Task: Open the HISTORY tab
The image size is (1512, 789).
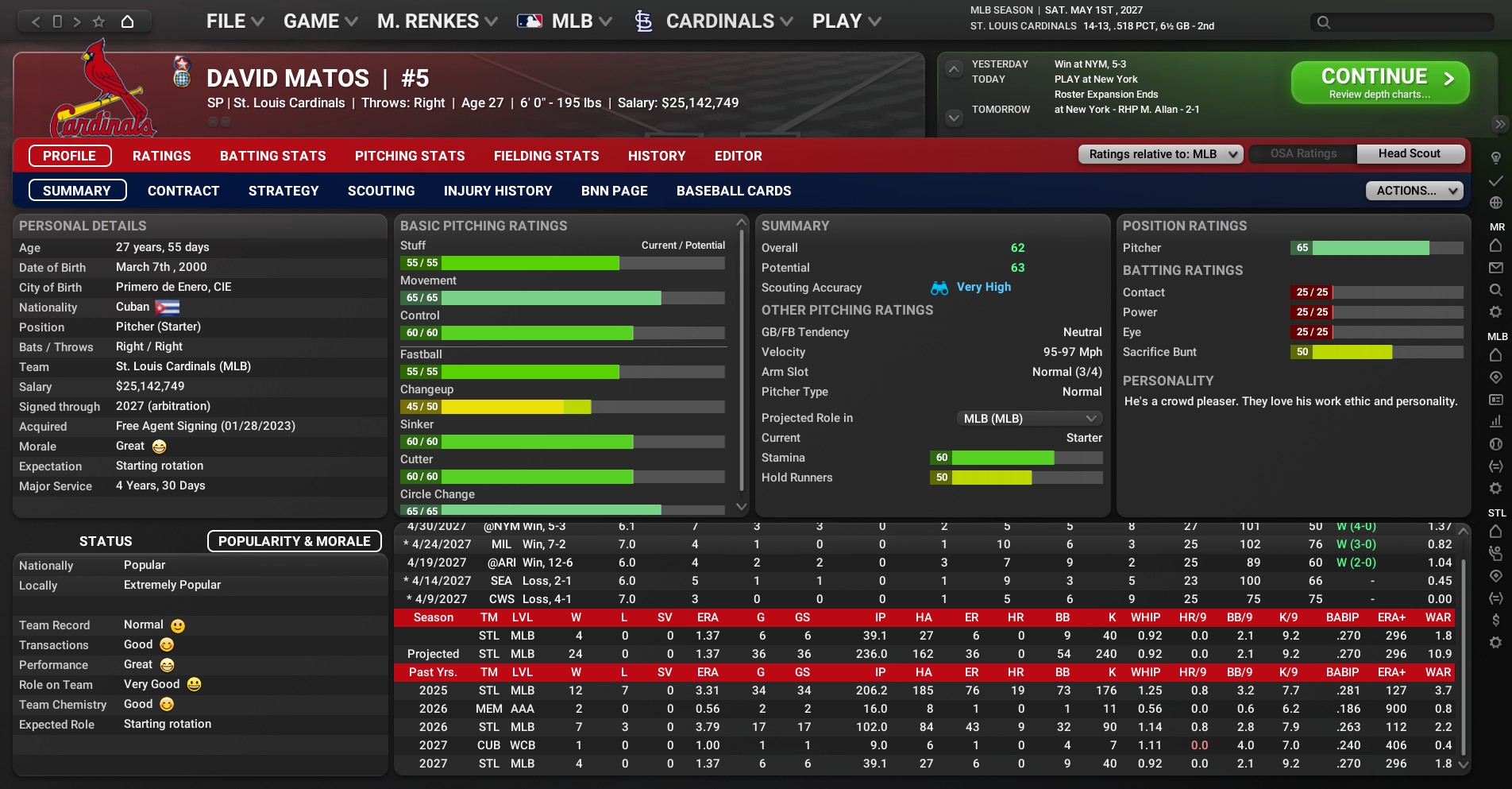Action: tap(656, 156)
